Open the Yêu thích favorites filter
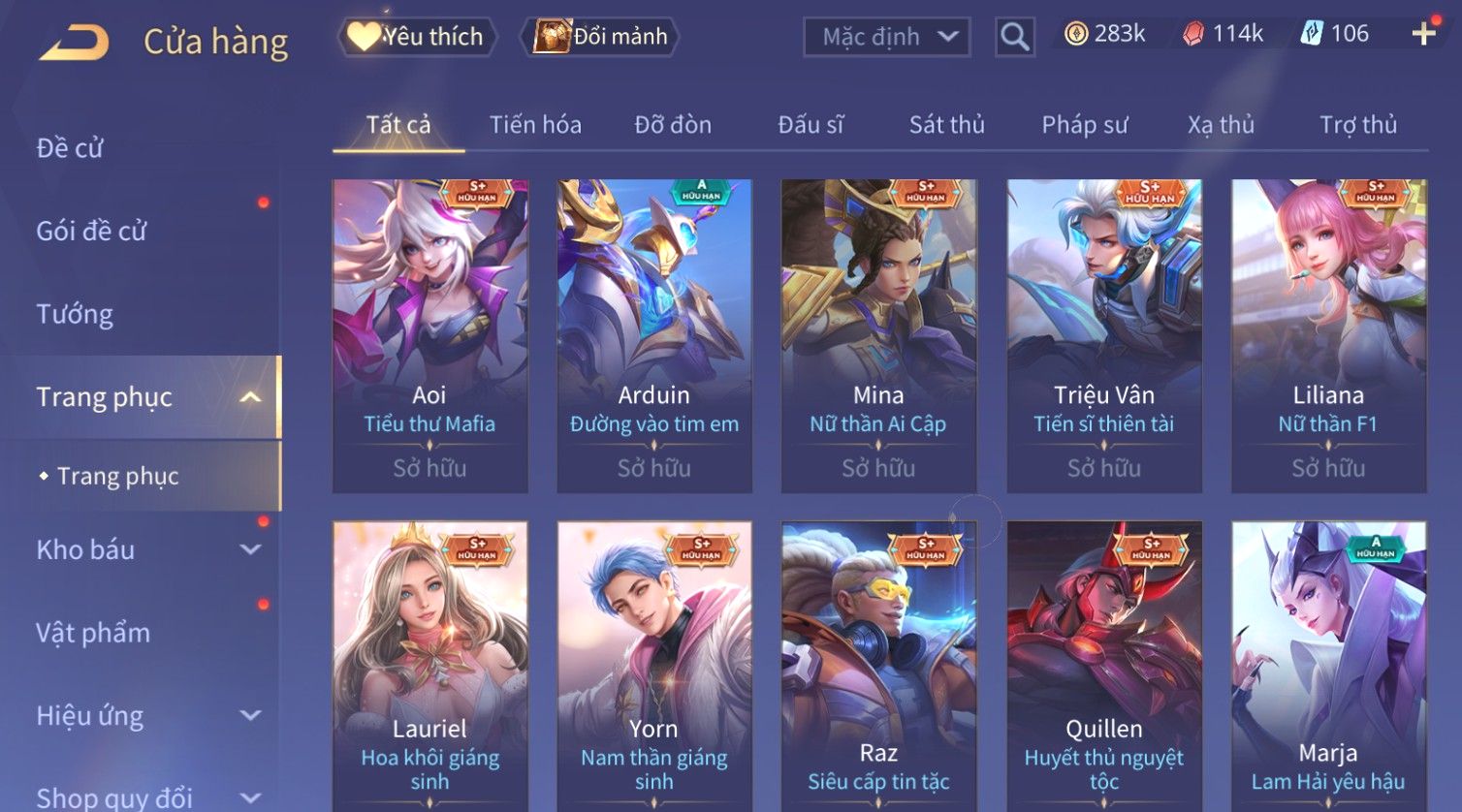Viewport: 1462px width, 812px height. click(x=417, y=37)
